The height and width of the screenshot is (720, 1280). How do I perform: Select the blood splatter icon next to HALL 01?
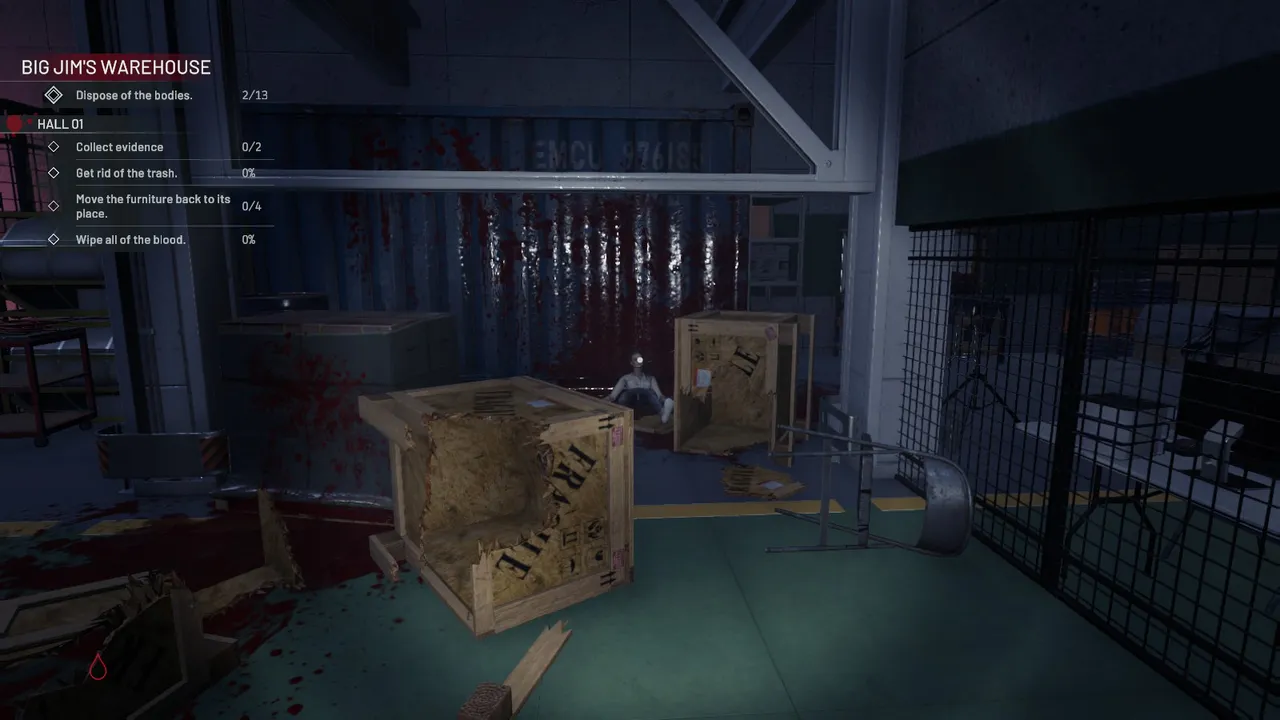[x=15, y=122]
